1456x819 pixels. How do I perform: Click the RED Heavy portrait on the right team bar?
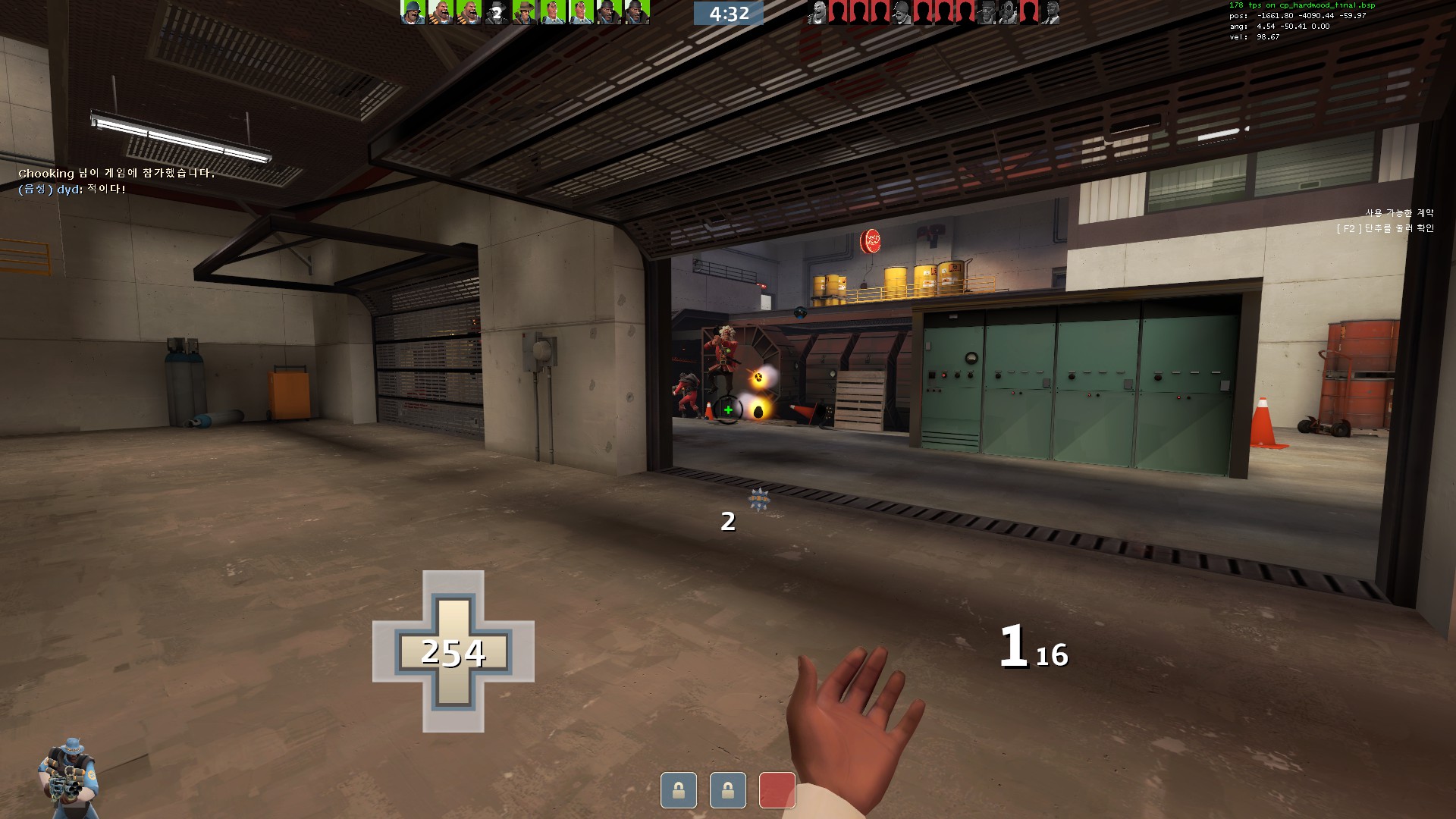pos(818,13)
